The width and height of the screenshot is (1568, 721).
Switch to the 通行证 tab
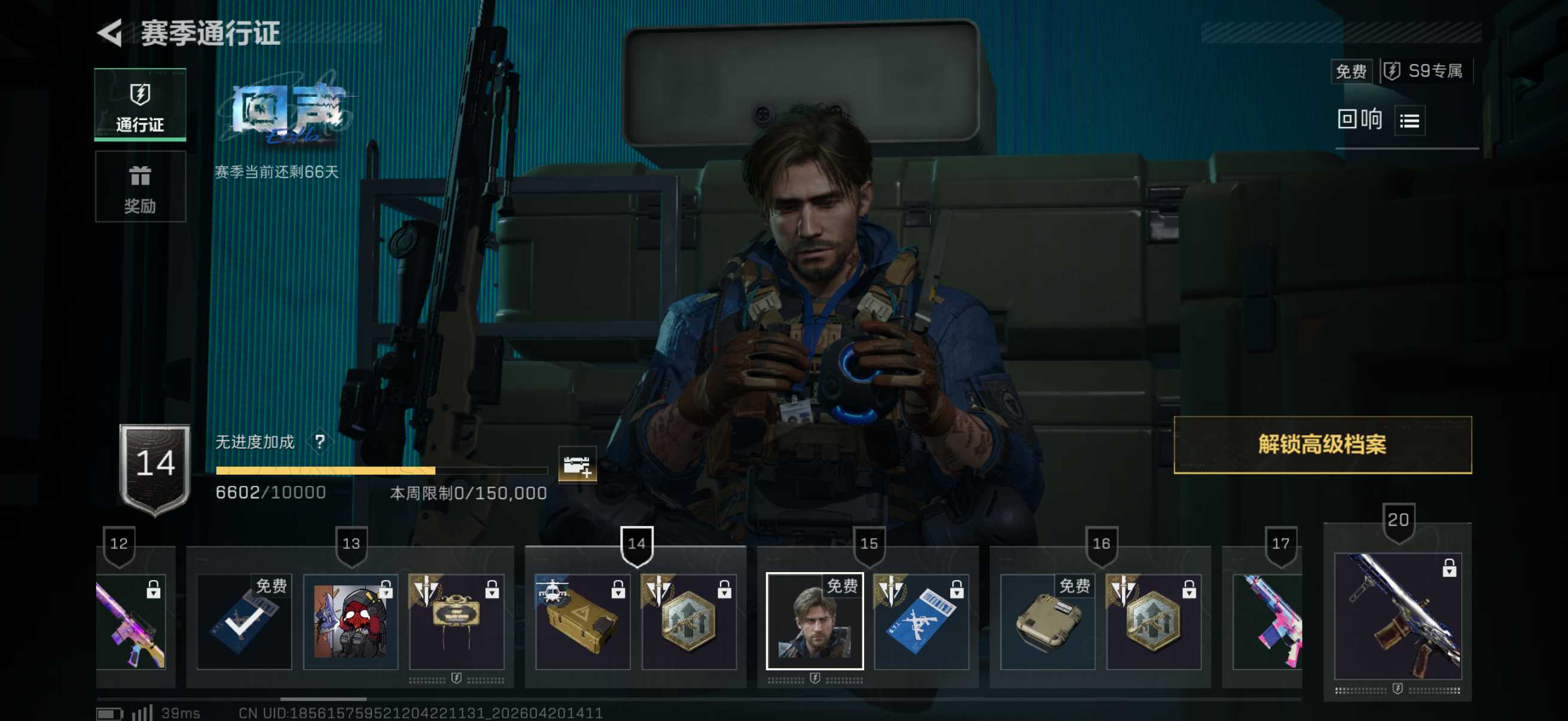coord(140,105)
